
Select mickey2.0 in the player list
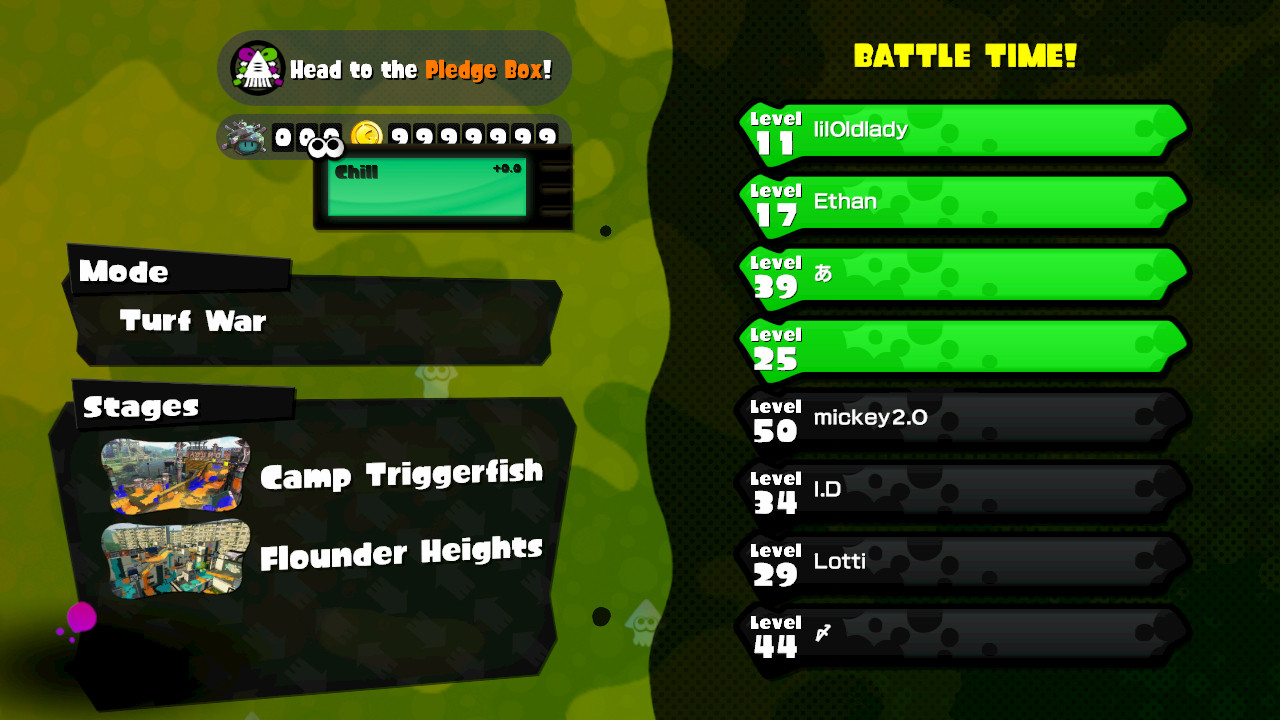pyautogui.click(x=960, y=418)
